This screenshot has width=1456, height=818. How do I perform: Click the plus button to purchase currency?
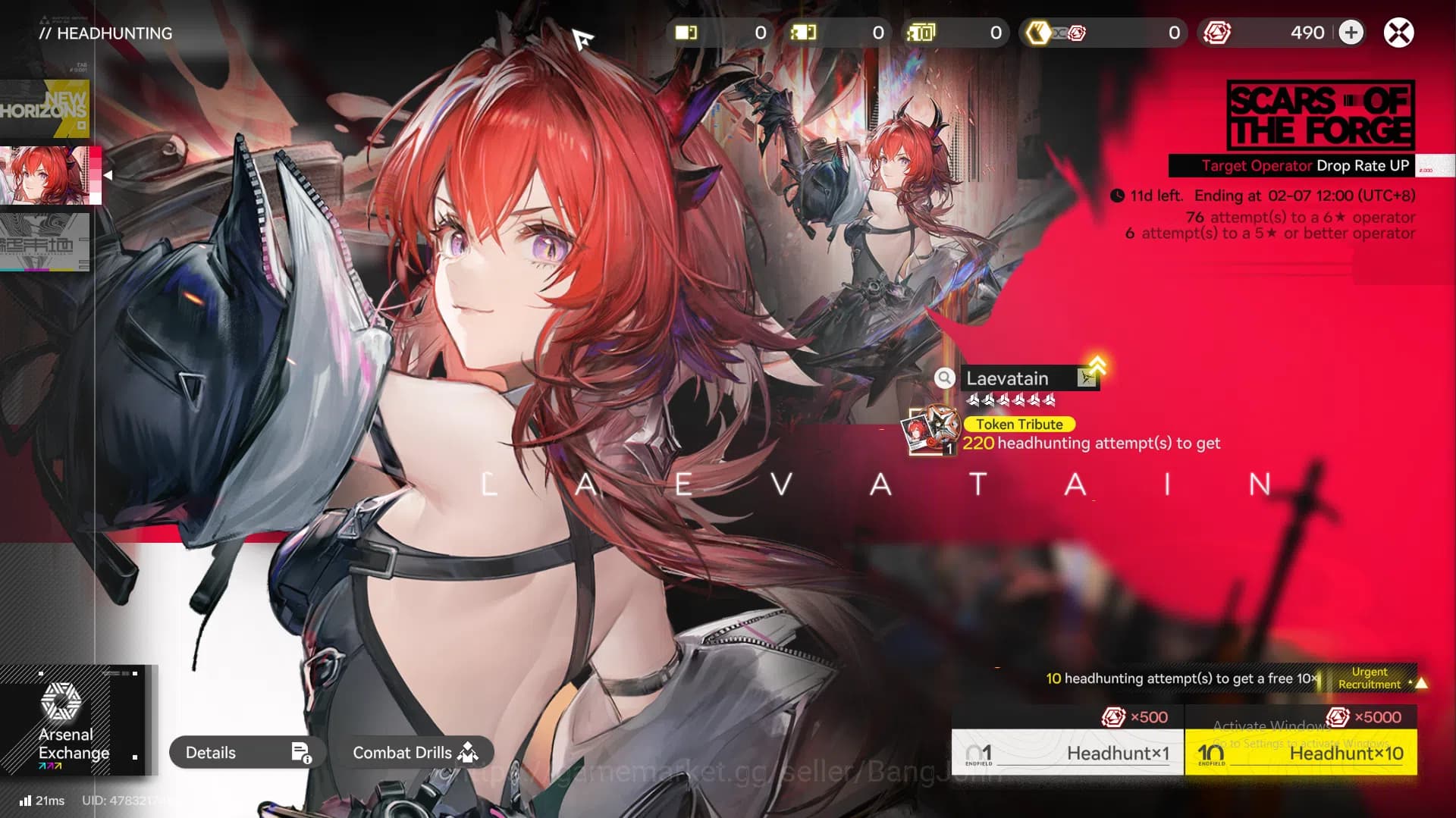[1351, 33]
